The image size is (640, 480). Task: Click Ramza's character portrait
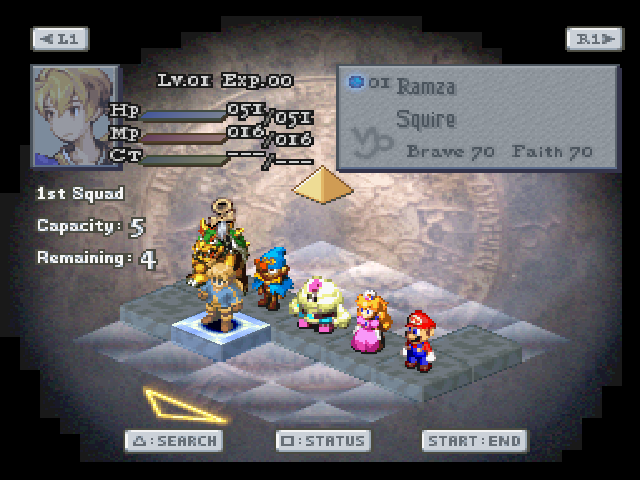pos(74,115)
